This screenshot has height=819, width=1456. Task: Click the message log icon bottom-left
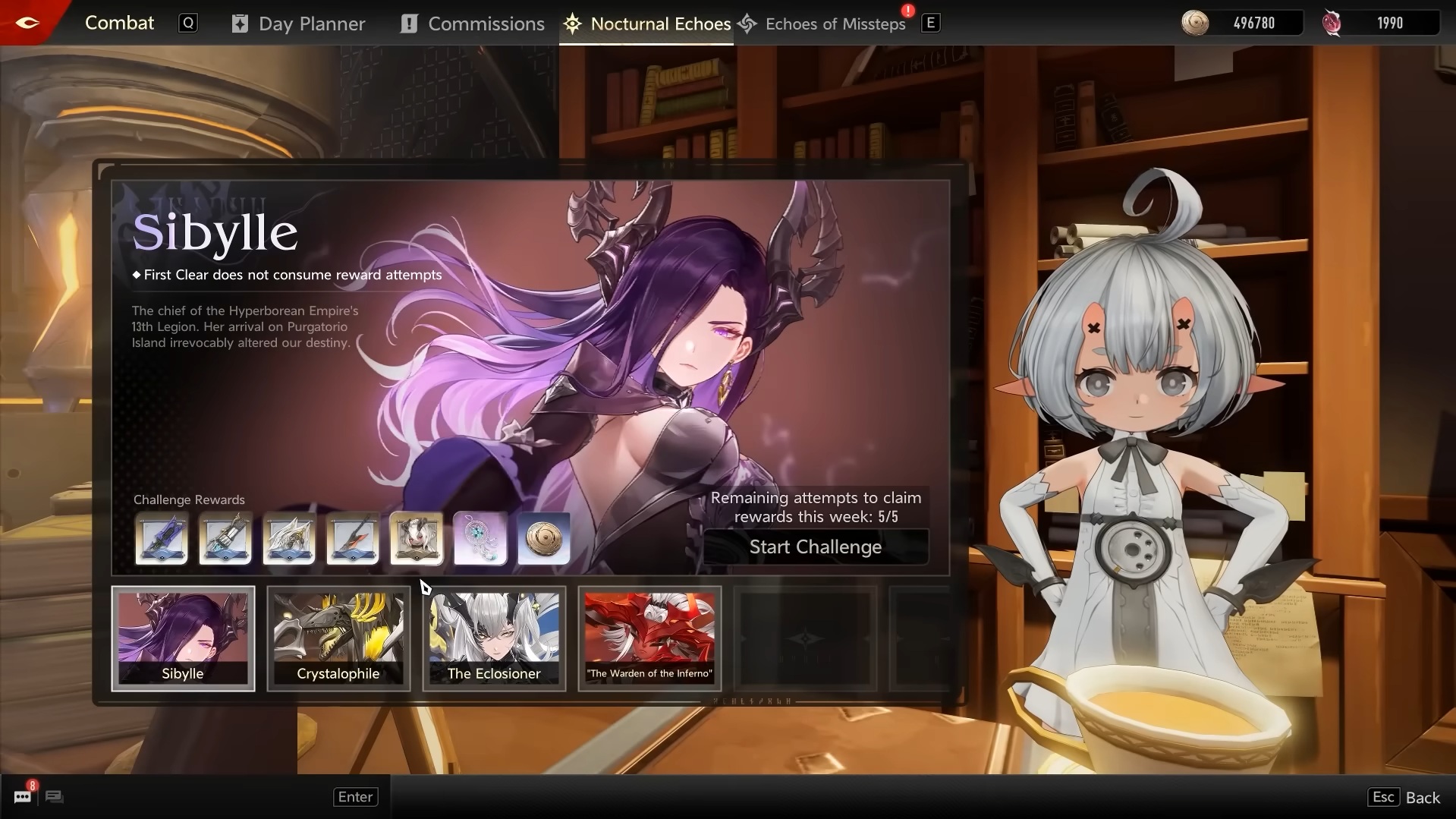(x=53, y=797)
